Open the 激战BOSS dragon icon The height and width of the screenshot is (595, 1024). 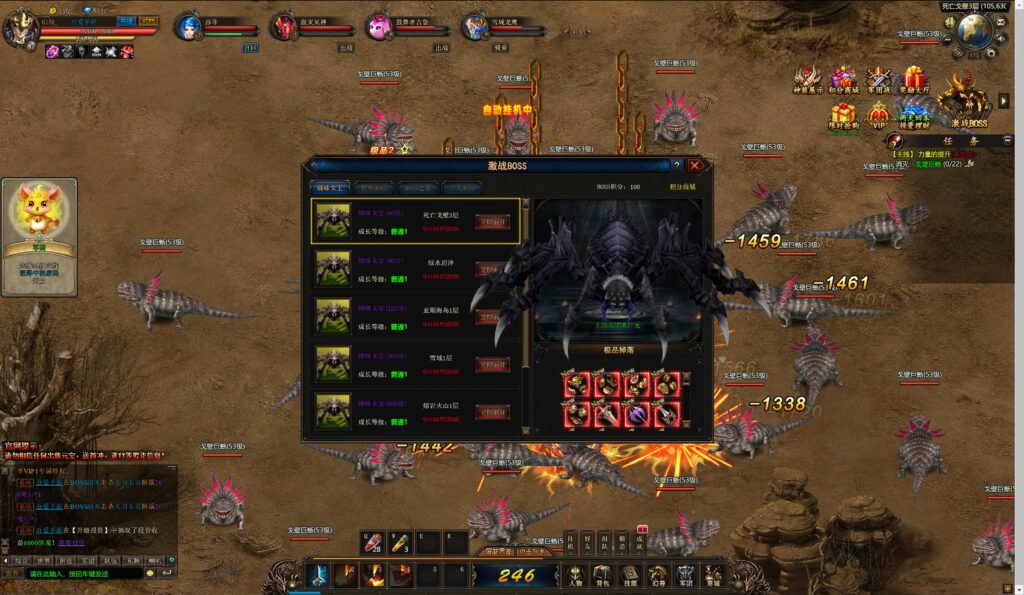(968, 100)
